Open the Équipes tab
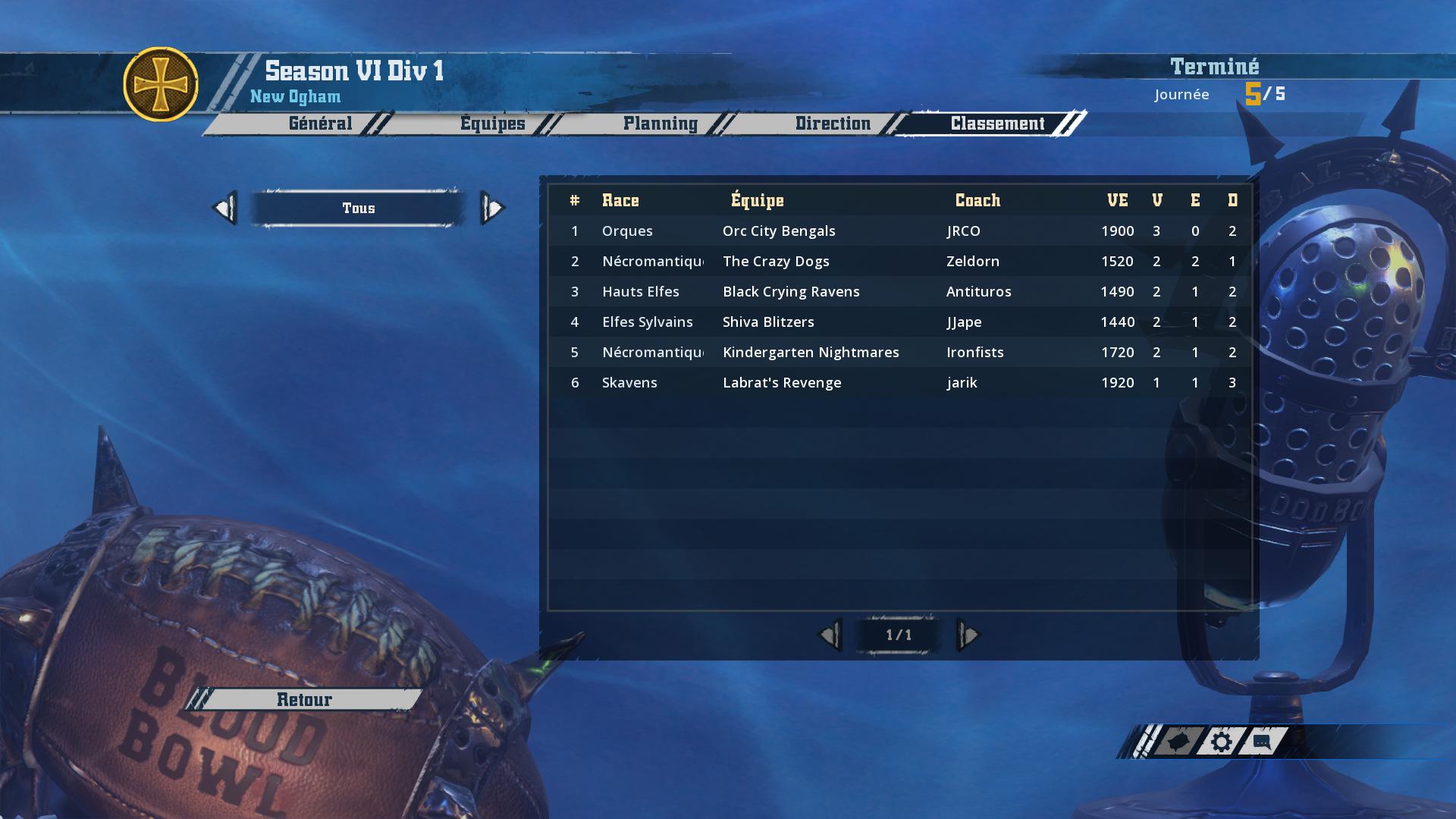This screenshot has width=1456, height=819. tap(492, 124)
